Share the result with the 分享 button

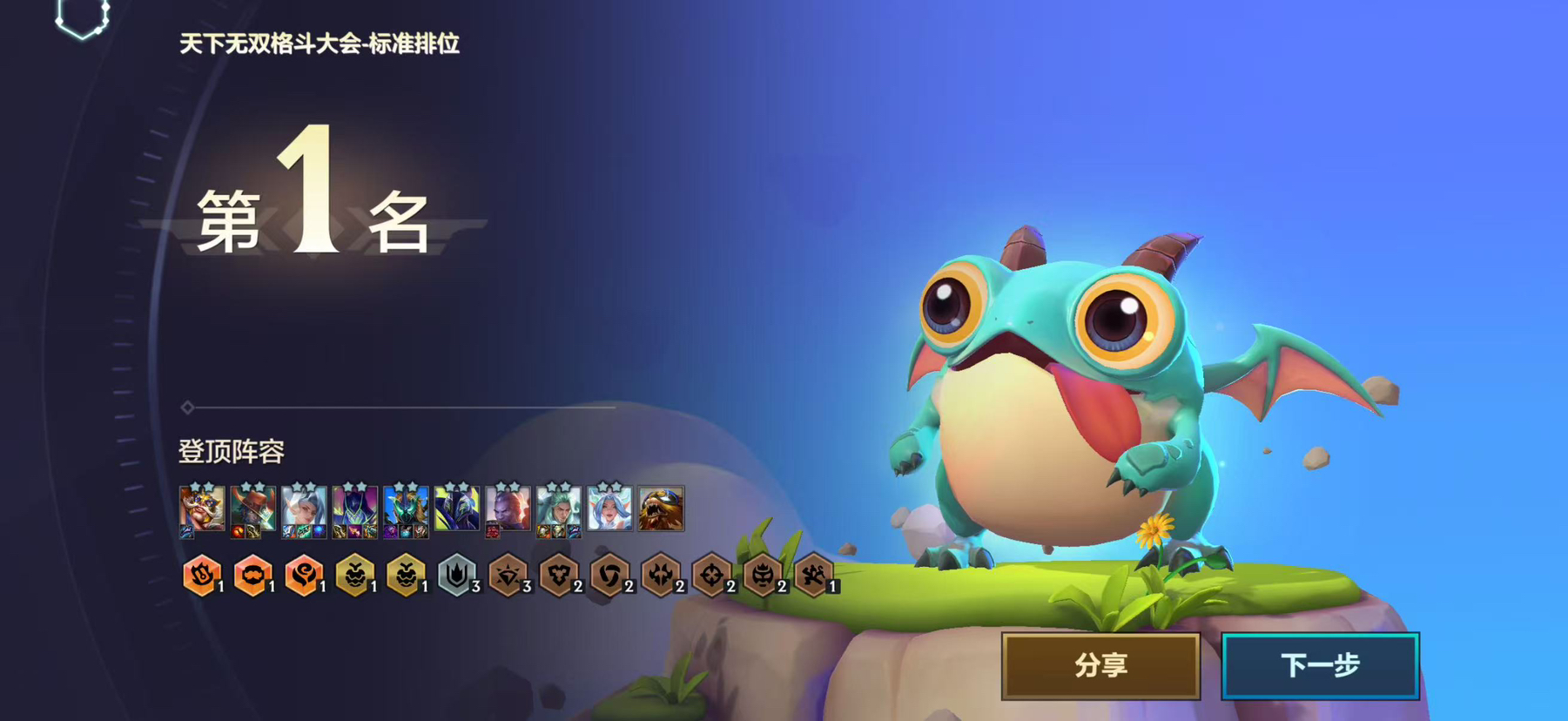(1100, 666)
